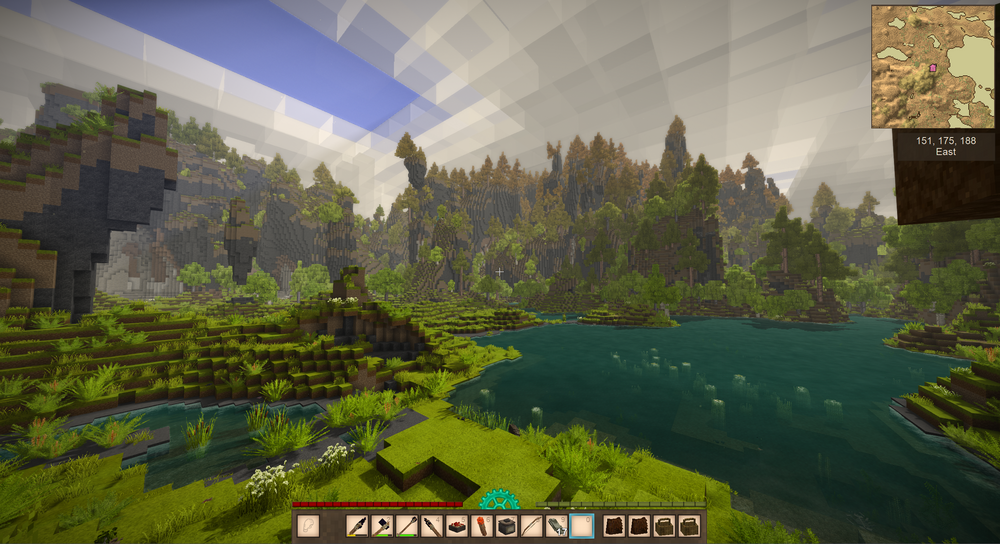The height and width of the screenshot is (544, 1000).
Task: Pick the dark stone block slot
Action: [507, 526]
